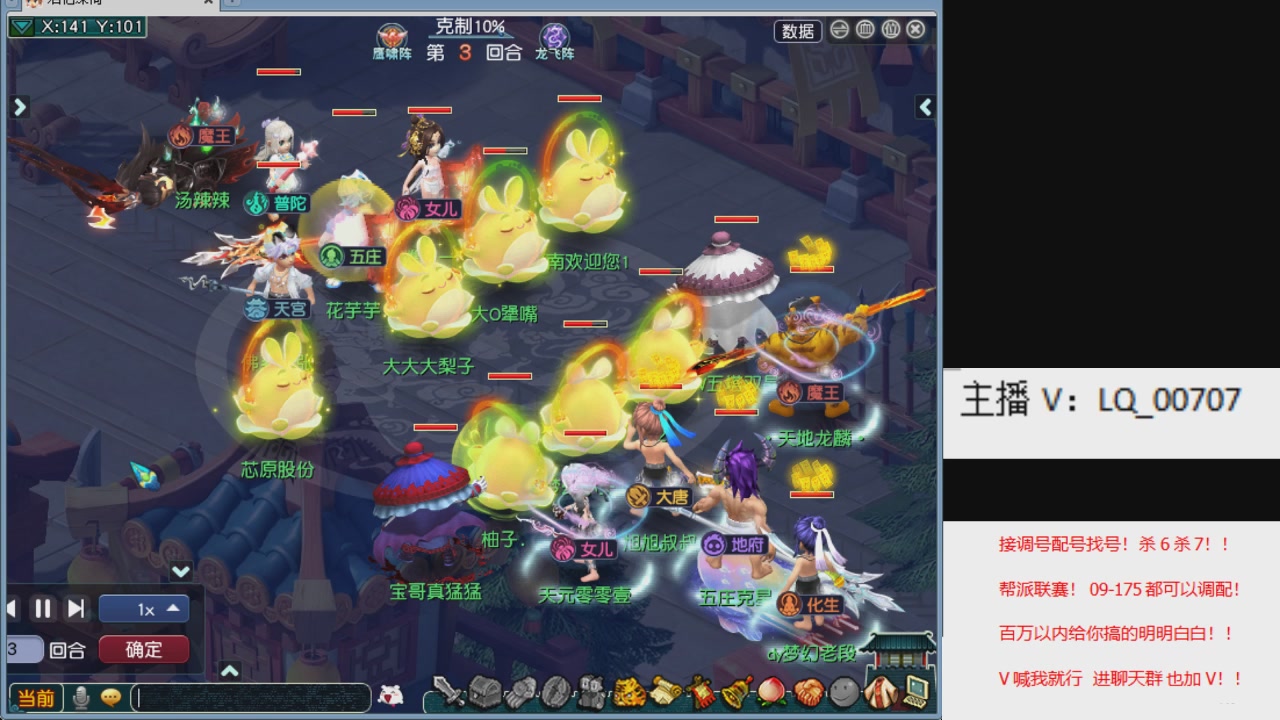Toggle the emoji face icon beside chat input
The width and height of the screenshot is (1280, 720).
point(111,698)
